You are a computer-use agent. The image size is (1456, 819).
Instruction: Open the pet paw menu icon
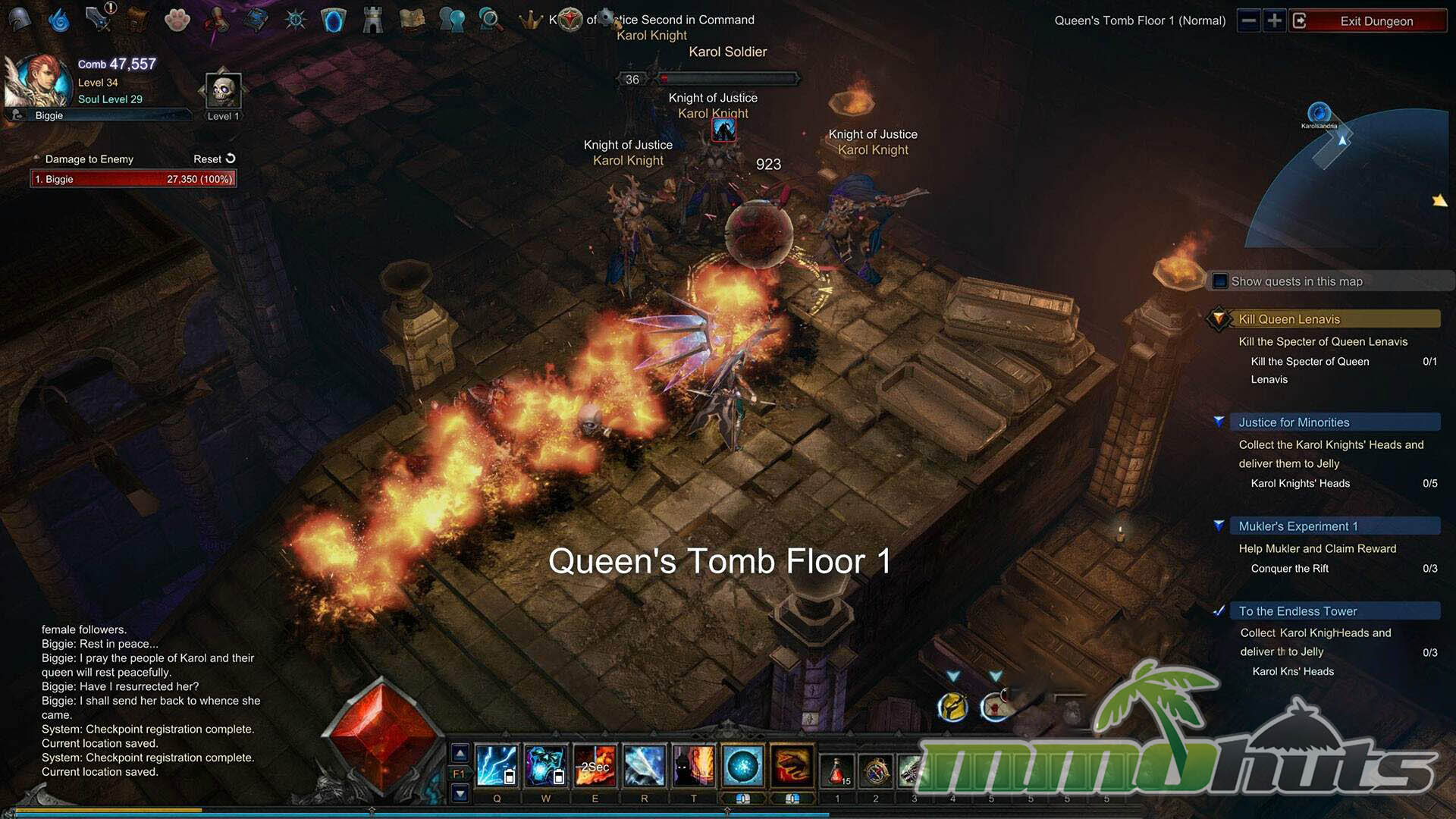pos(177,20)
